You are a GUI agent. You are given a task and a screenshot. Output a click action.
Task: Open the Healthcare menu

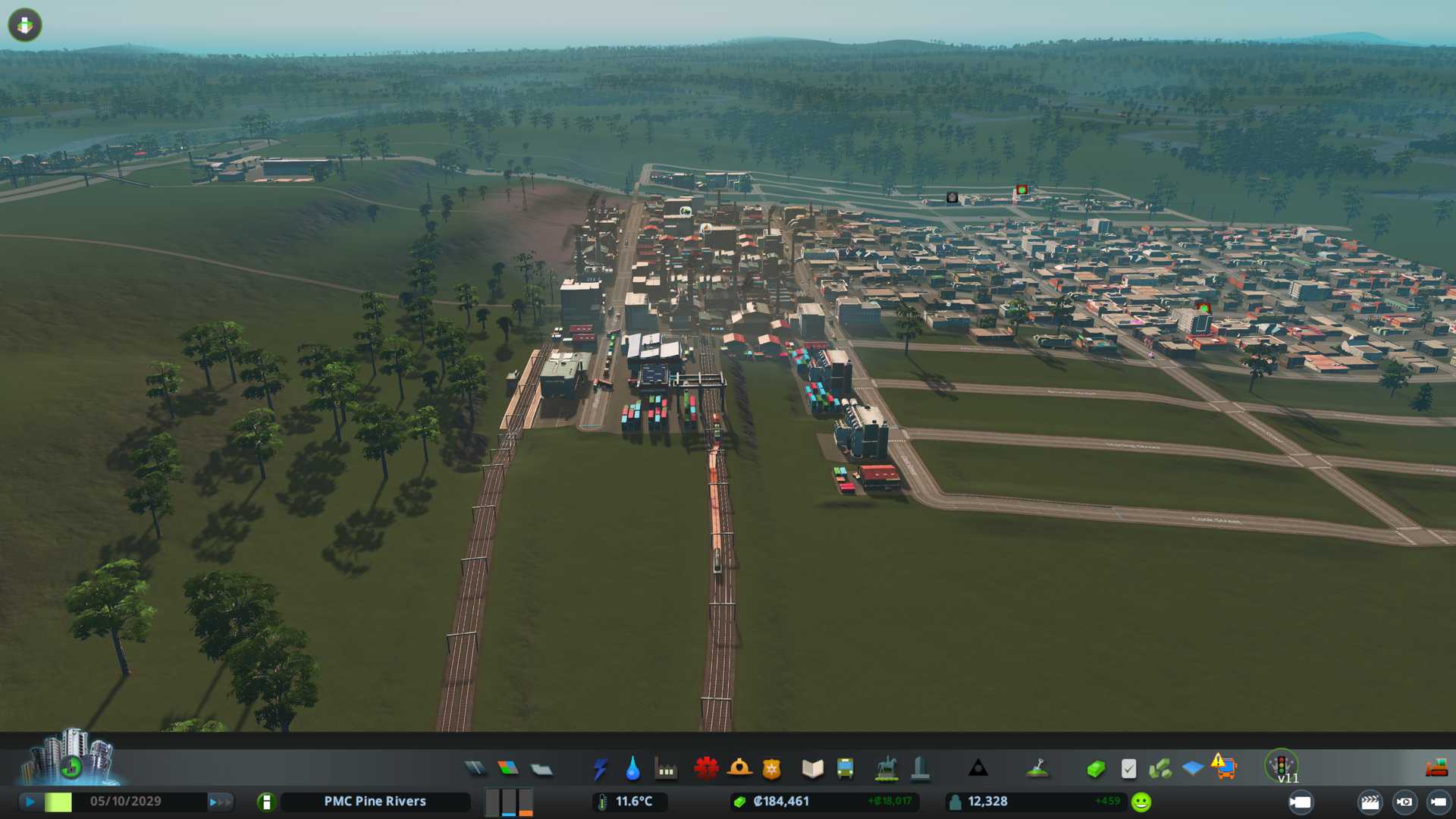coord(706,769)
